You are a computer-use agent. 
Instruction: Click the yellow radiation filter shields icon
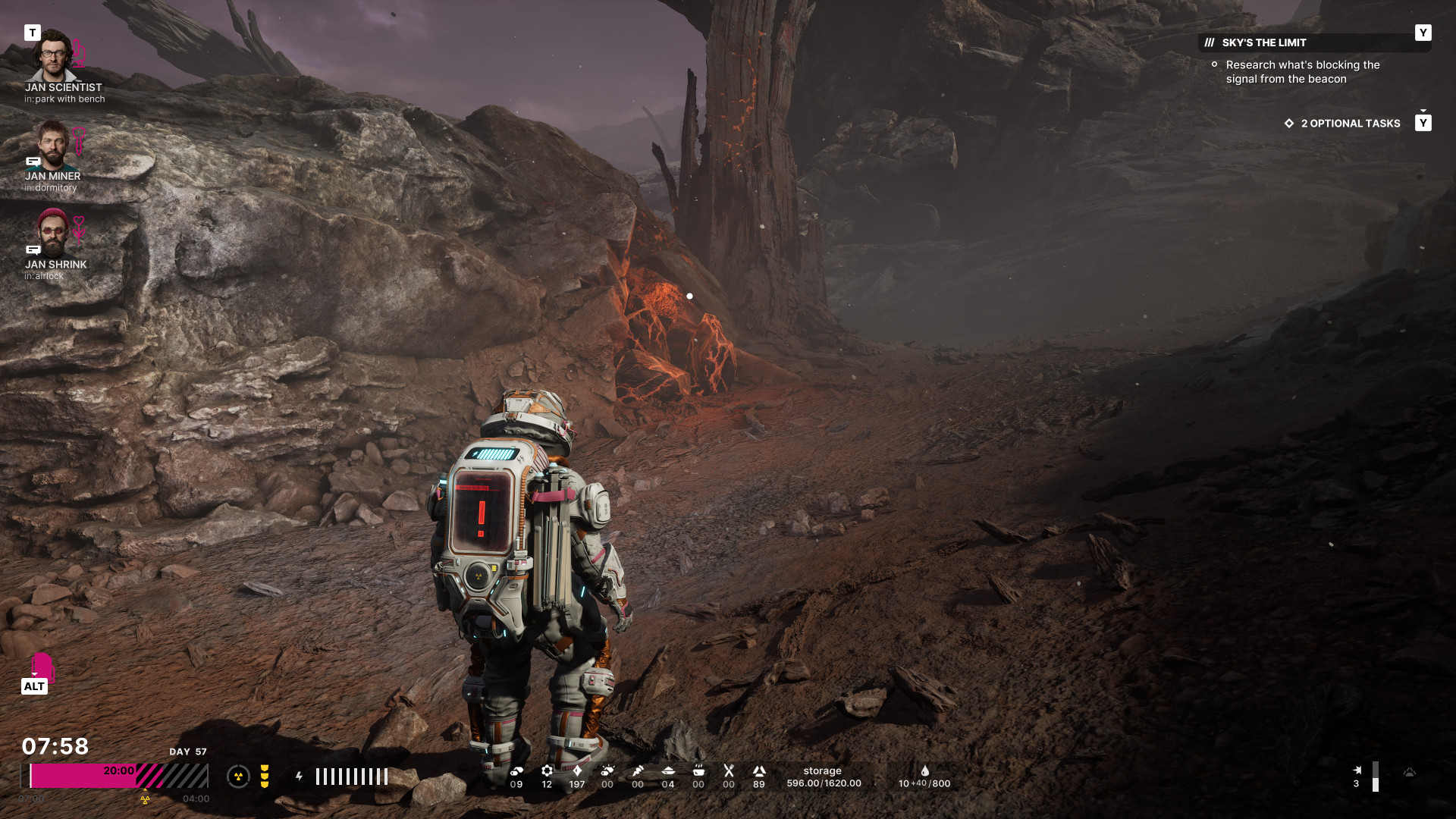click(265, 777)
